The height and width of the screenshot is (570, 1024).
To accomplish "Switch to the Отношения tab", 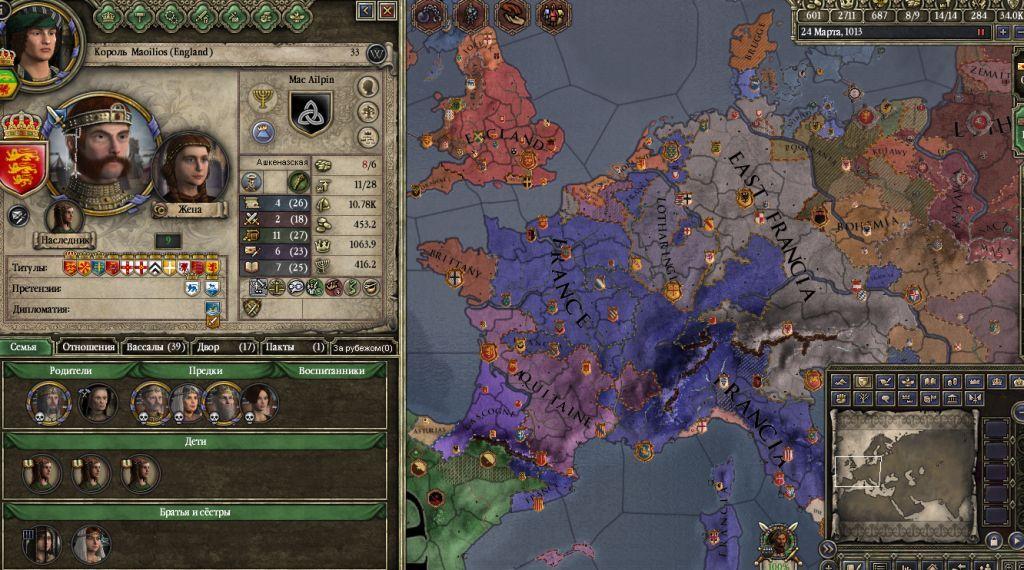I will (x=87, y=347).
